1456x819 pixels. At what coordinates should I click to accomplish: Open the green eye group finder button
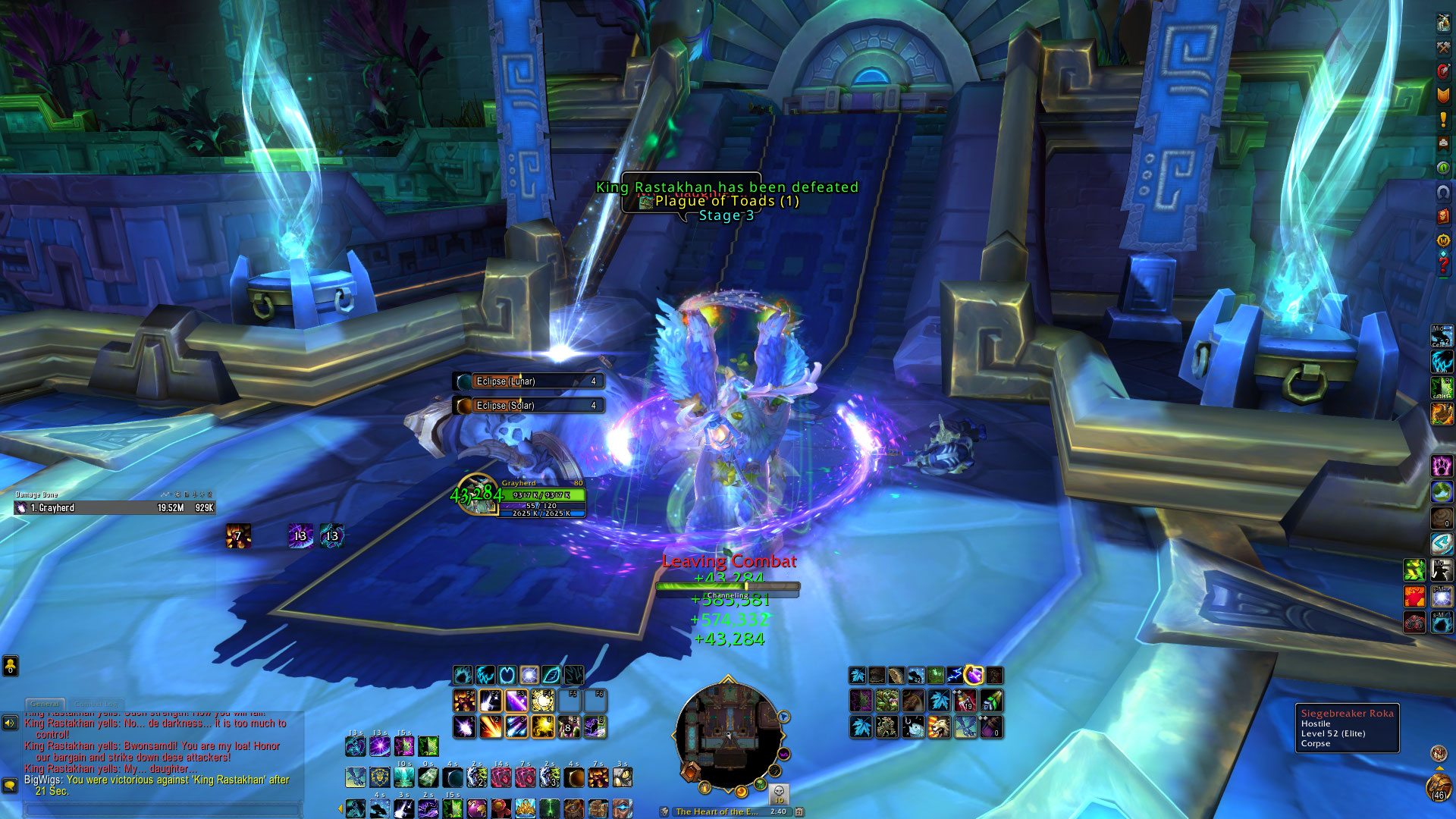pos(1443,168)
